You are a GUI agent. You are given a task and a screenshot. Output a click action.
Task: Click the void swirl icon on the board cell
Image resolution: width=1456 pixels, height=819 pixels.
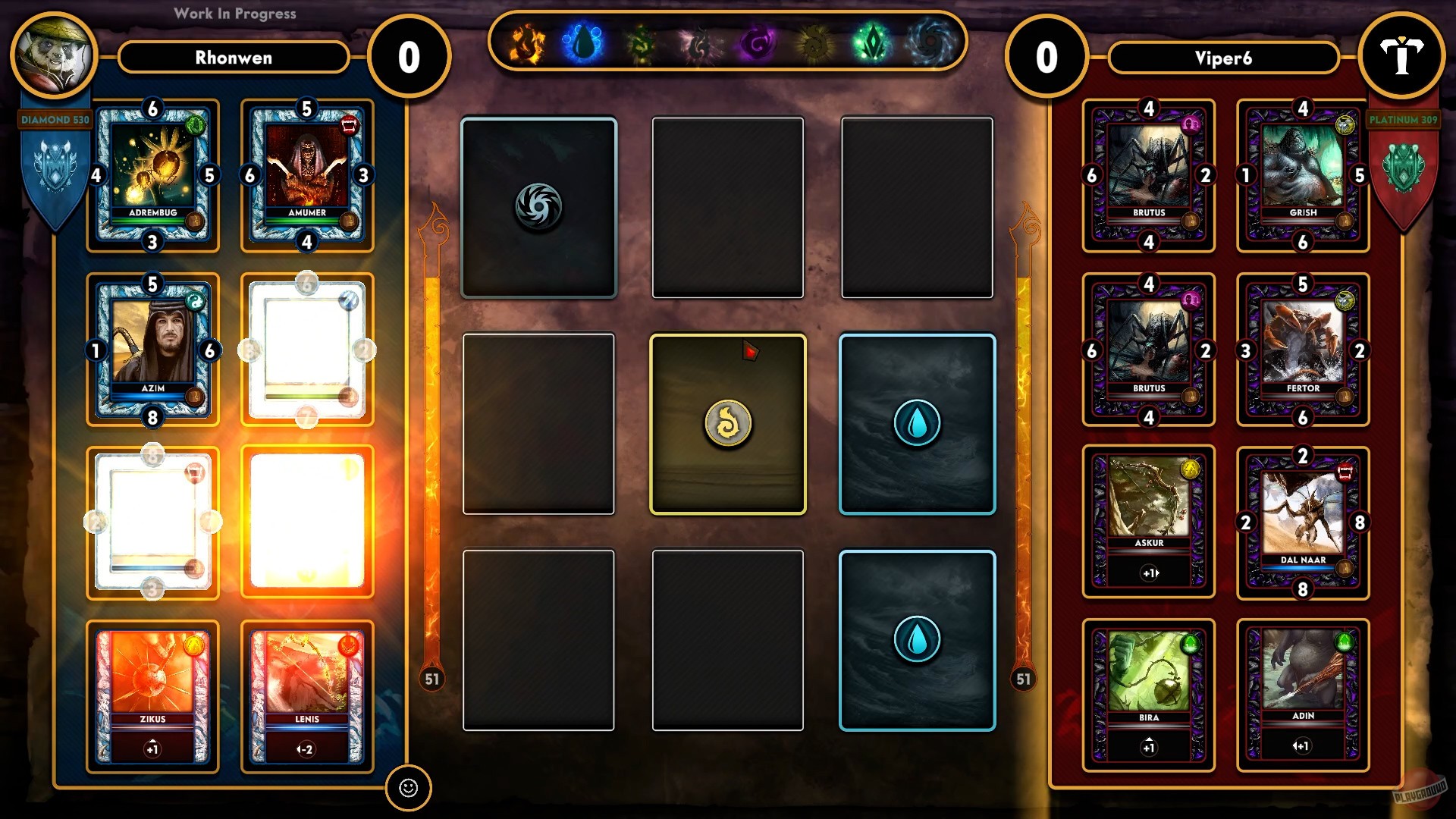coord(538,207)
